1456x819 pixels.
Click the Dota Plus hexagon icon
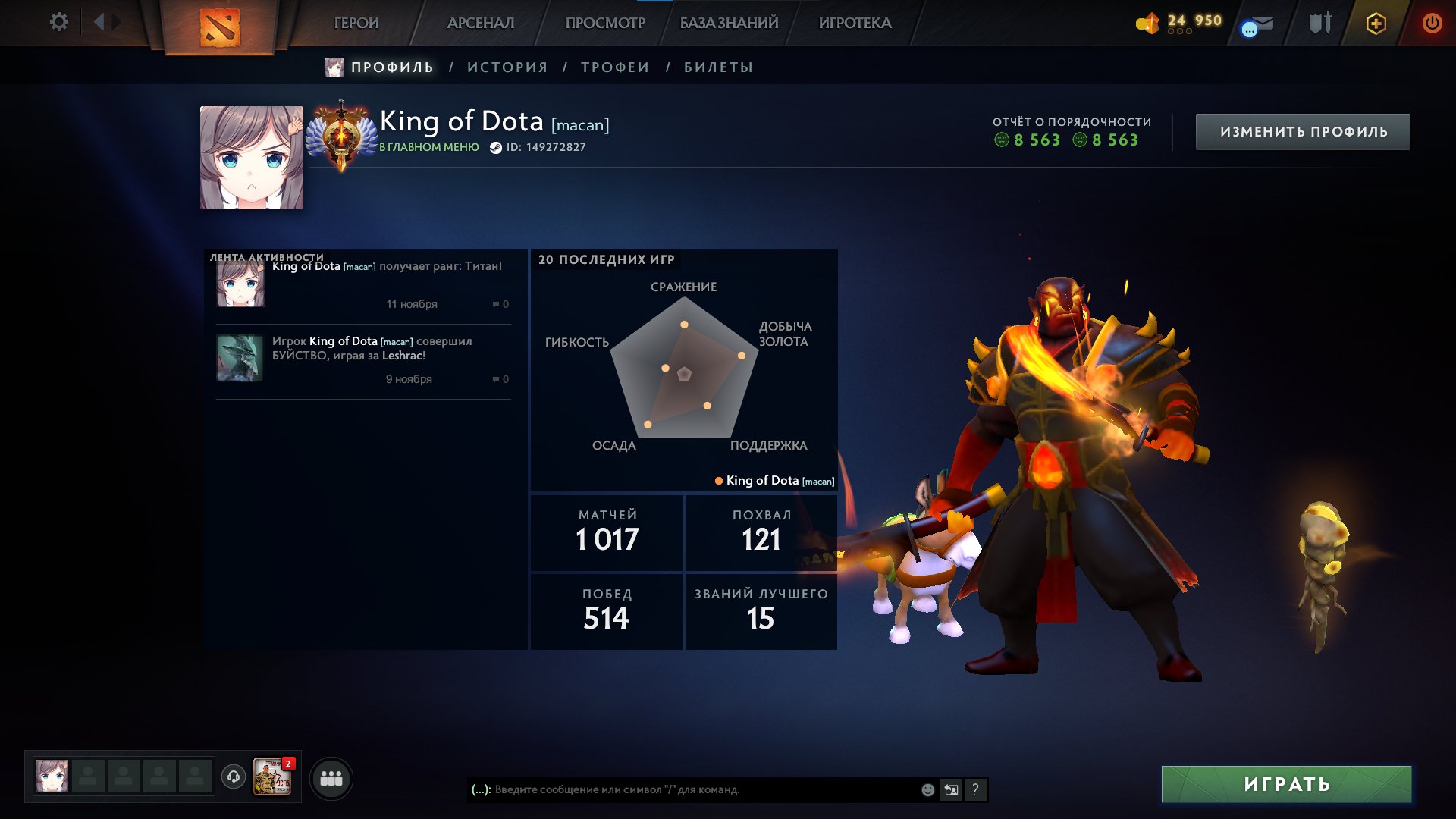(x=1376, y=23)
